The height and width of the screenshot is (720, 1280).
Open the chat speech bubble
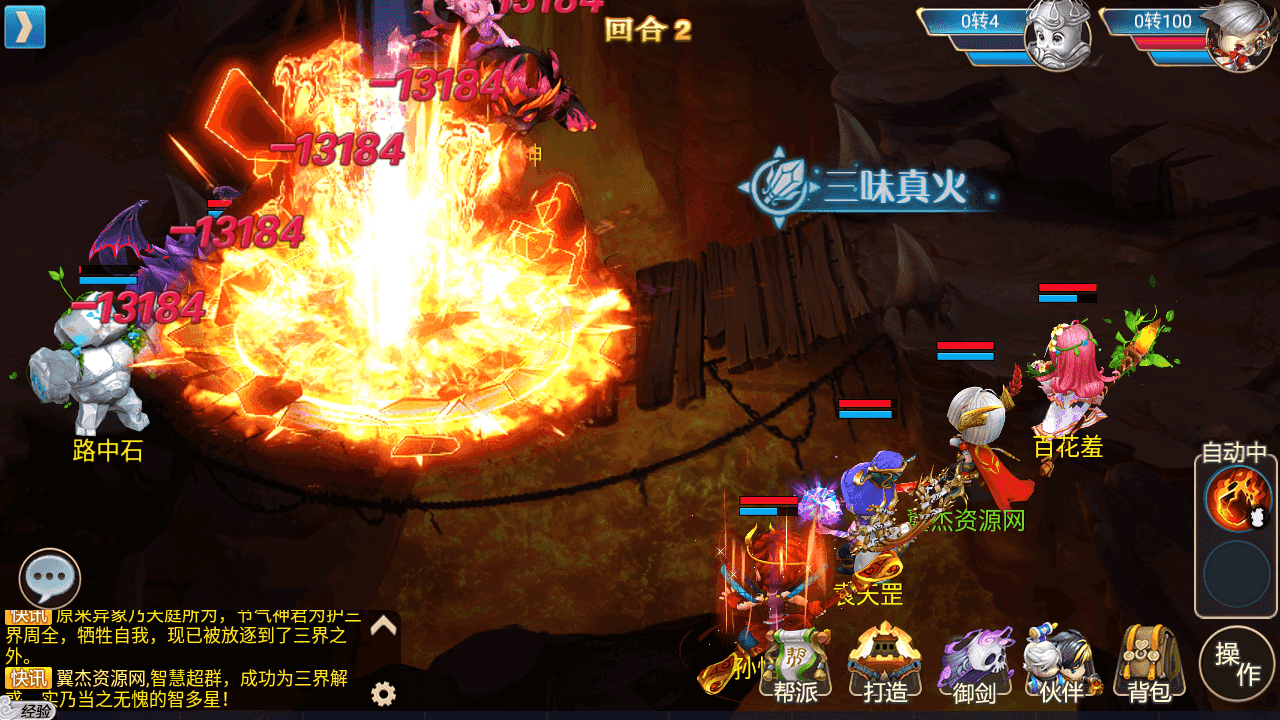point(49,578)
